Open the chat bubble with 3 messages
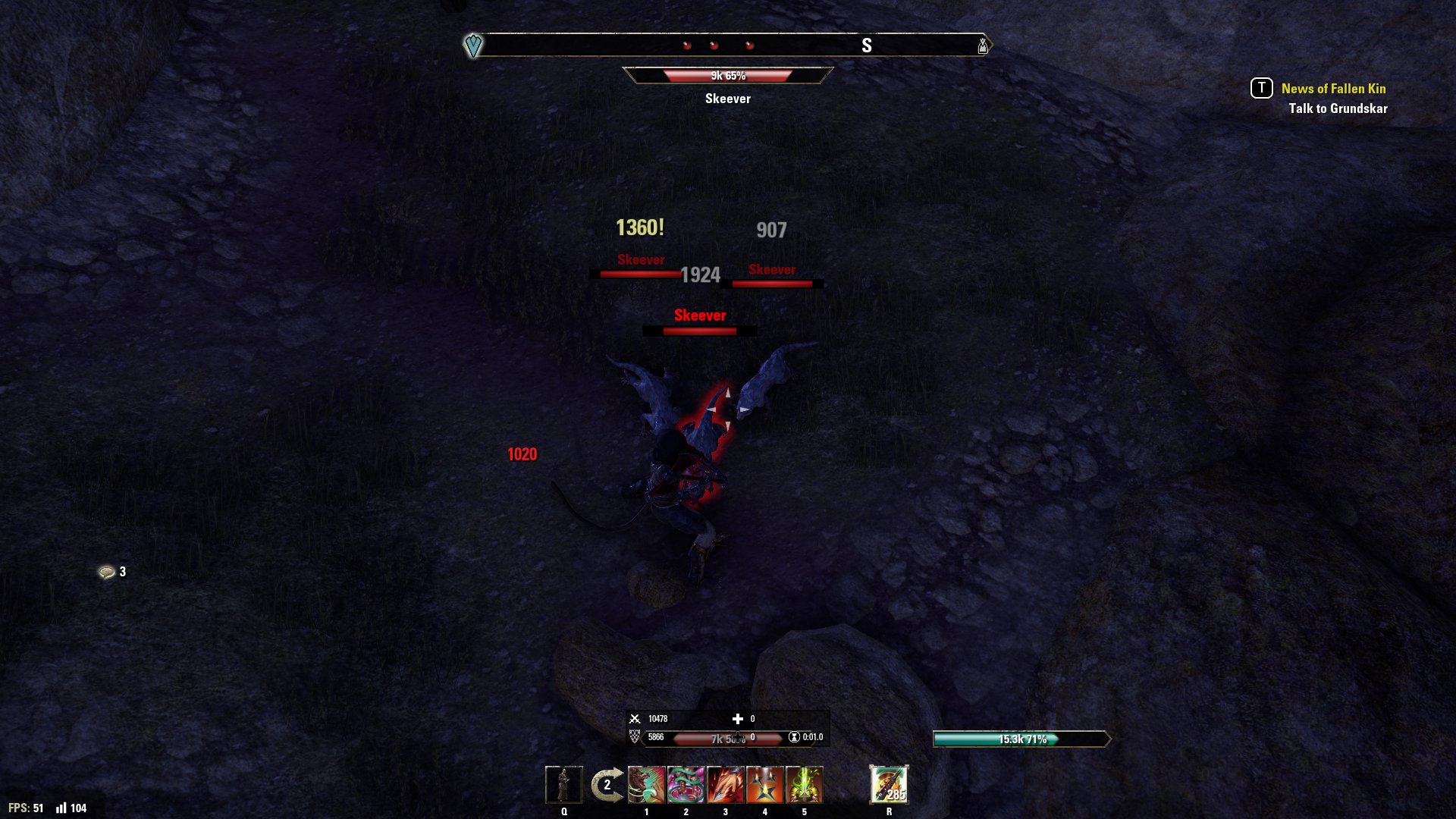Image resolution: width=1456 pixels, height=819 pixels. 107,572
